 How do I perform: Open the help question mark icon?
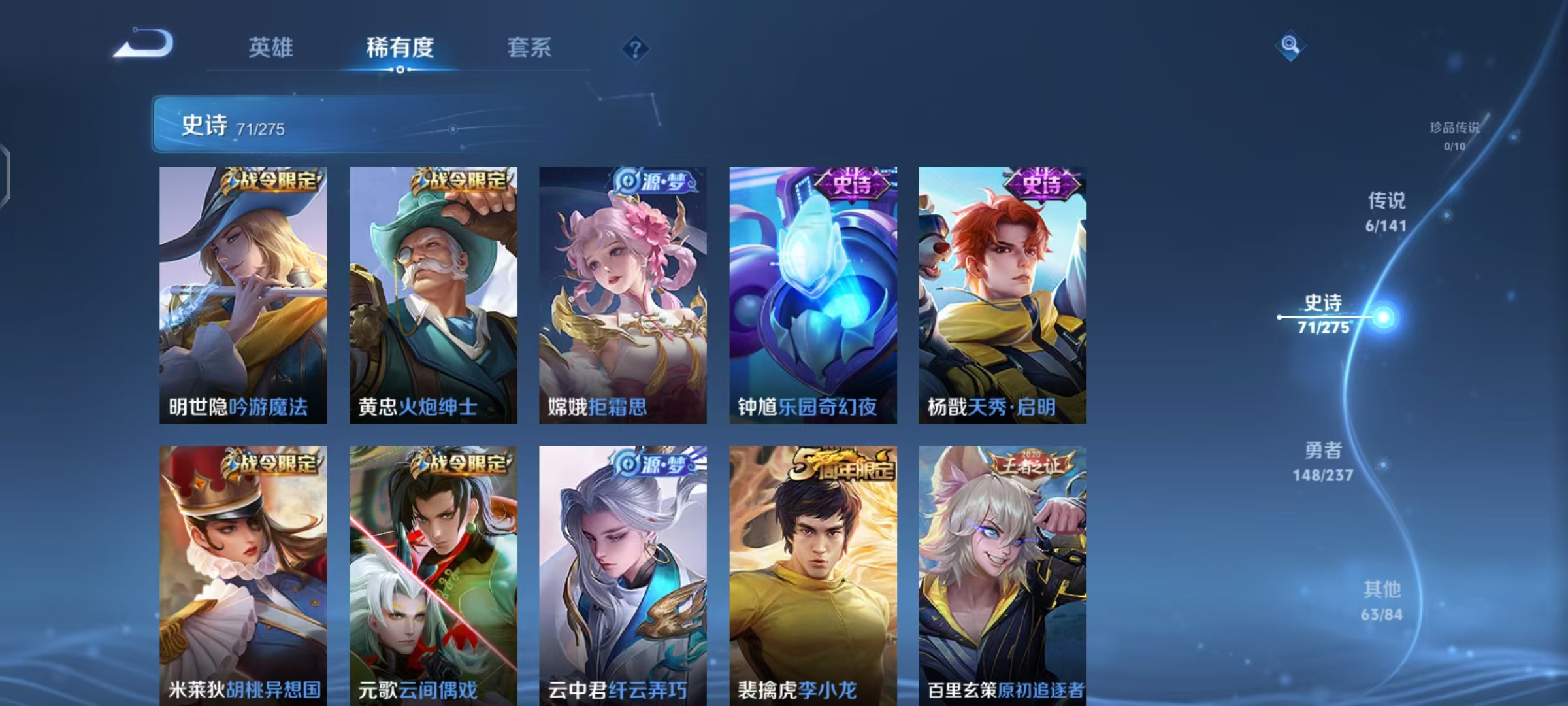(636, 48)
